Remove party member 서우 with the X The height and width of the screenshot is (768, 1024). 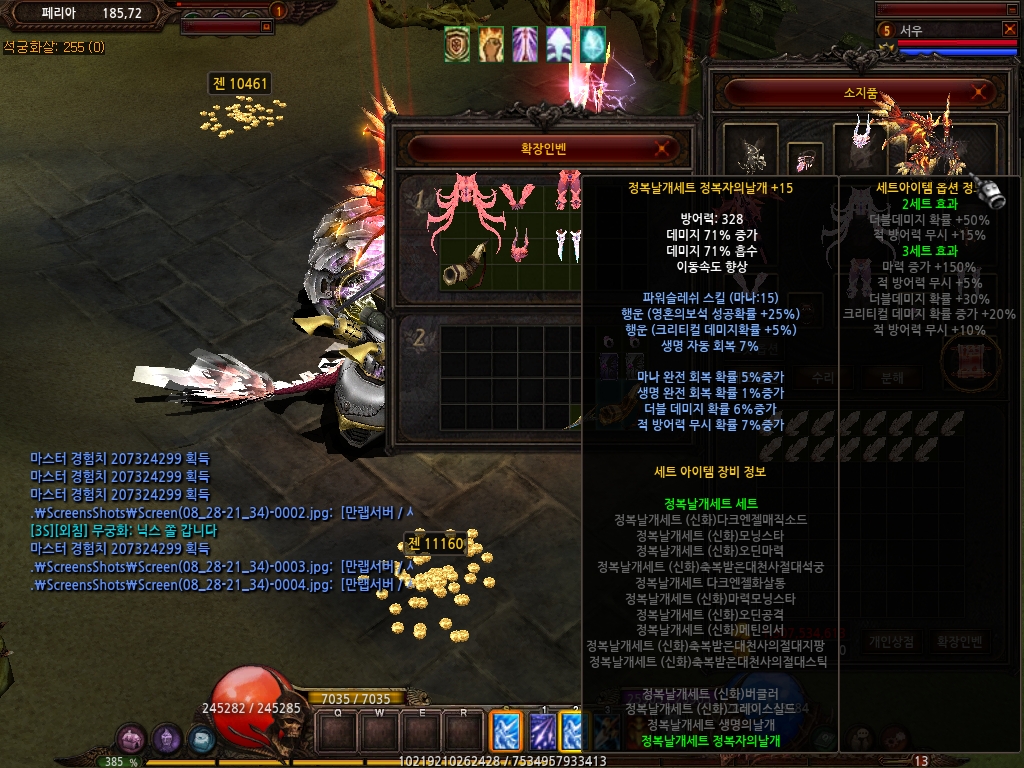click(x=1009, y=29)
